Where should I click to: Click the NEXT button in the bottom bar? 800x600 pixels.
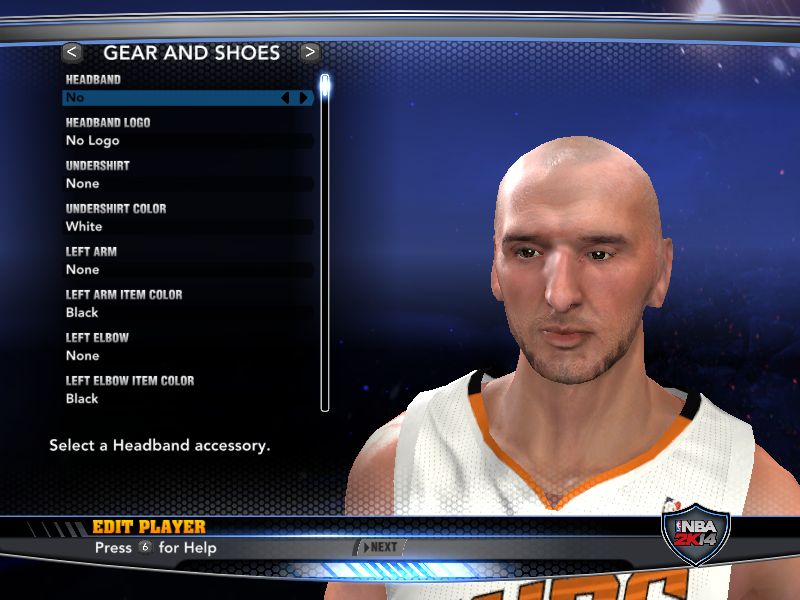tap(382, 547)
